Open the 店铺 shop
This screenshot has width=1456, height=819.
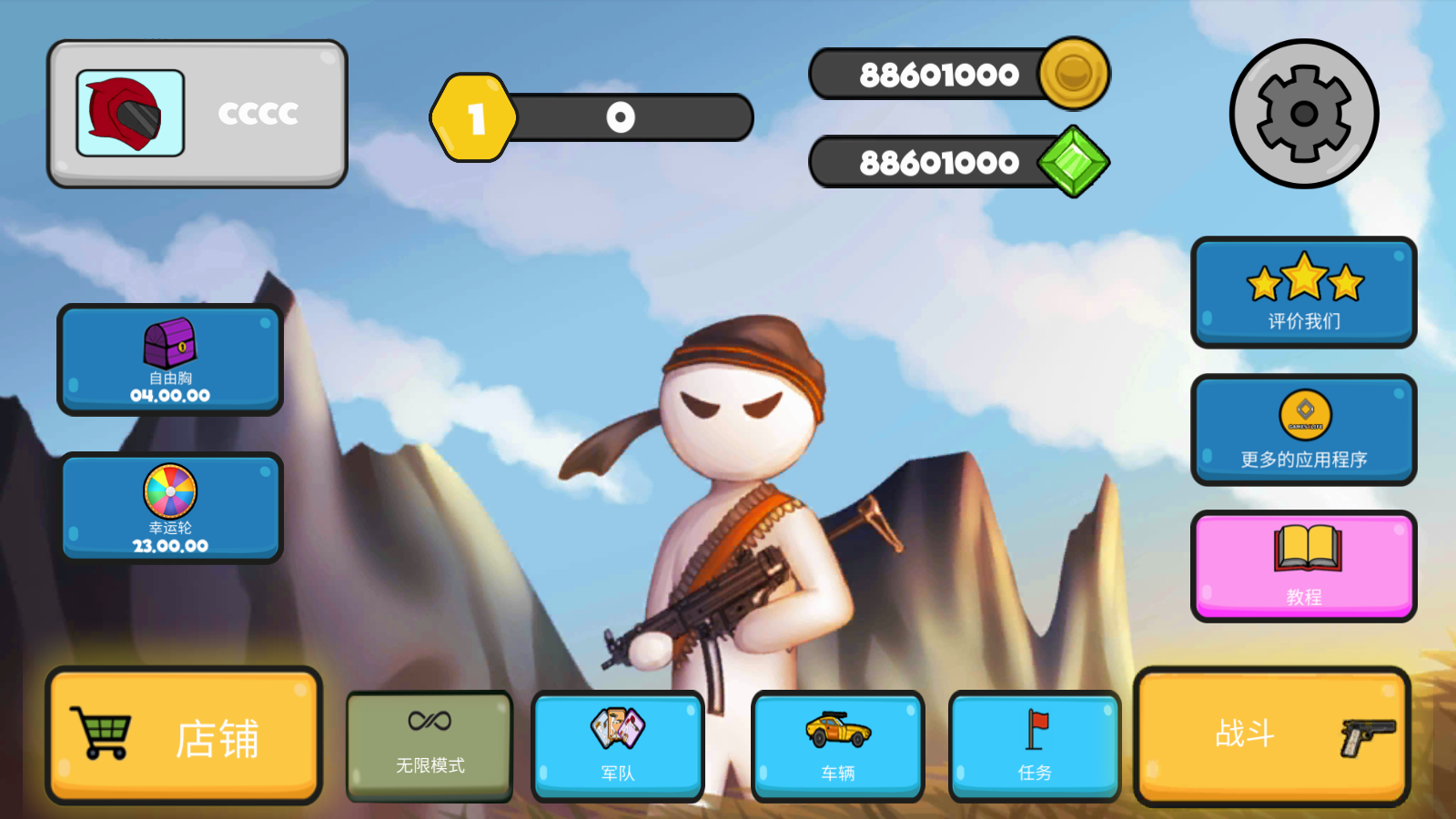pos(185,736)
